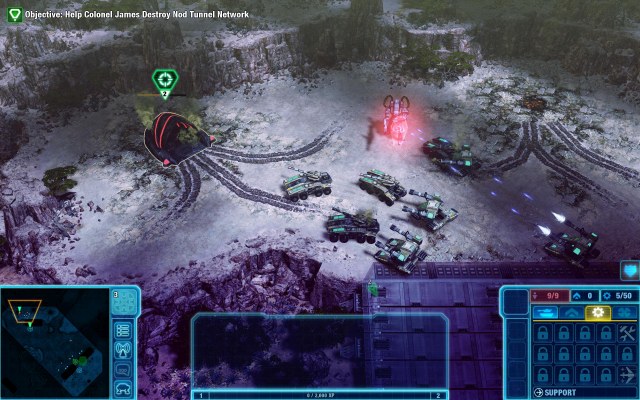The height and width of the screenshot is (400, 640).
Task: Open the objectives list button beside minimap
Action: pyautogui.click(x=123, y=330)
